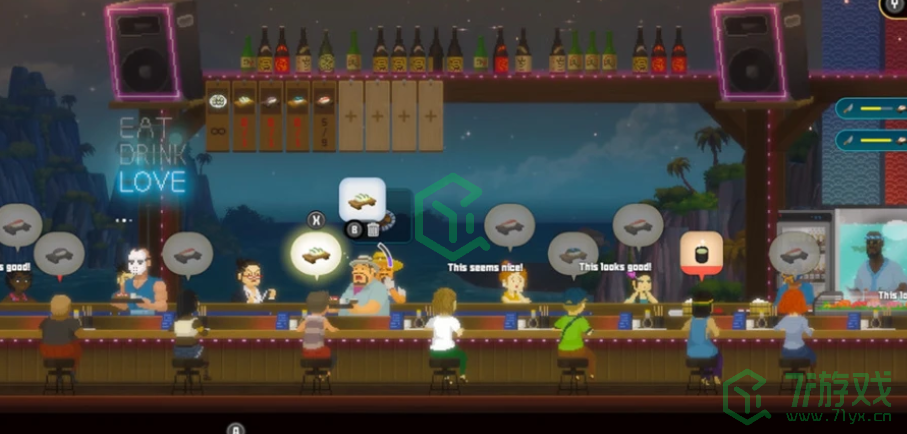Choose the sushi menu board showing 5/9
The height and width of the screenshot is (434, 907).
tap(324, 116)
